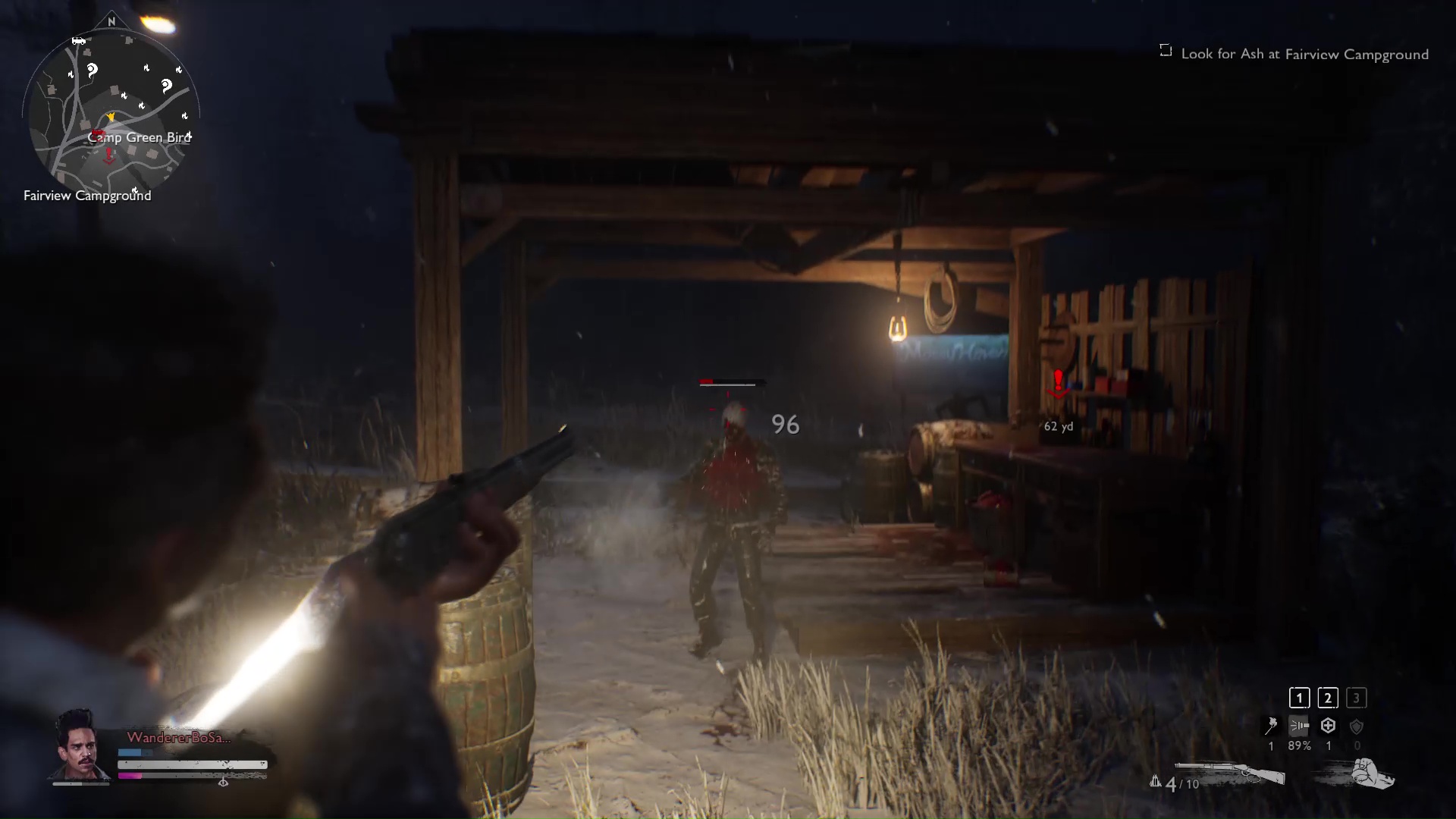
Task: Click the eye marker under the fear bar
Action: pos(223,783)
